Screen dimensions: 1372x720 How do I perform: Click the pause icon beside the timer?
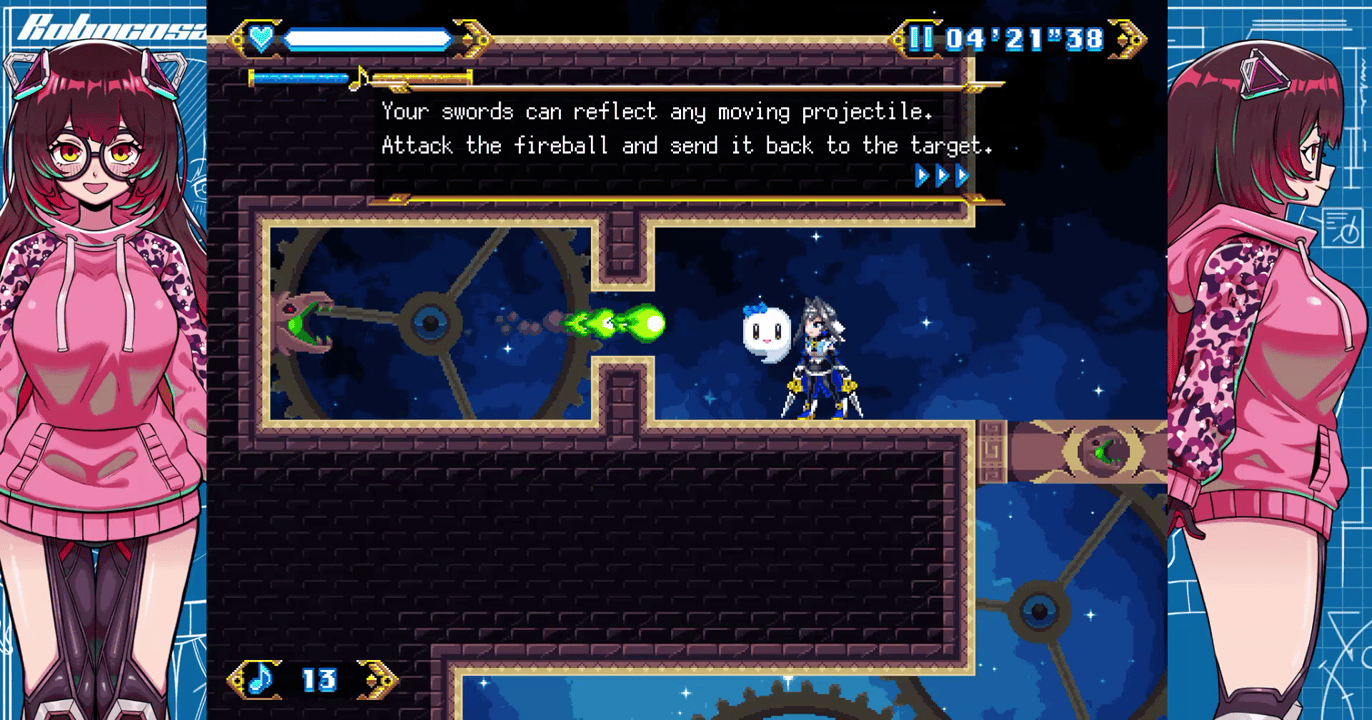[x=921, y=39]
